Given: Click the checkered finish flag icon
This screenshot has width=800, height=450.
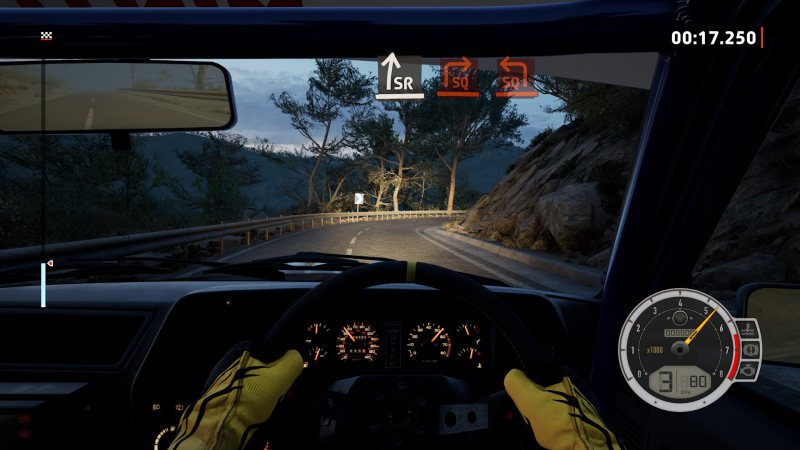Looking at the screenshot, I should 46,36.
